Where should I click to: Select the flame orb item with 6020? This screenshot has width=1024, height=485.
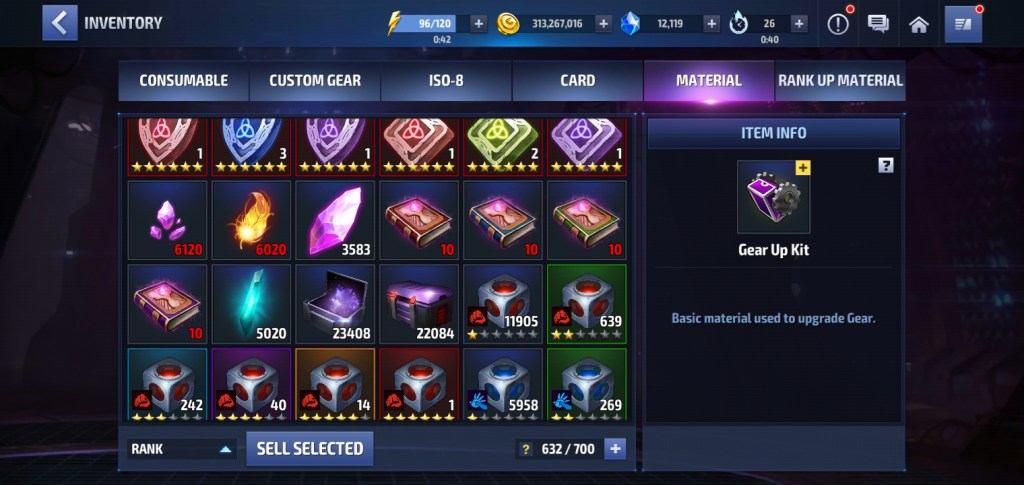(251, 220)
